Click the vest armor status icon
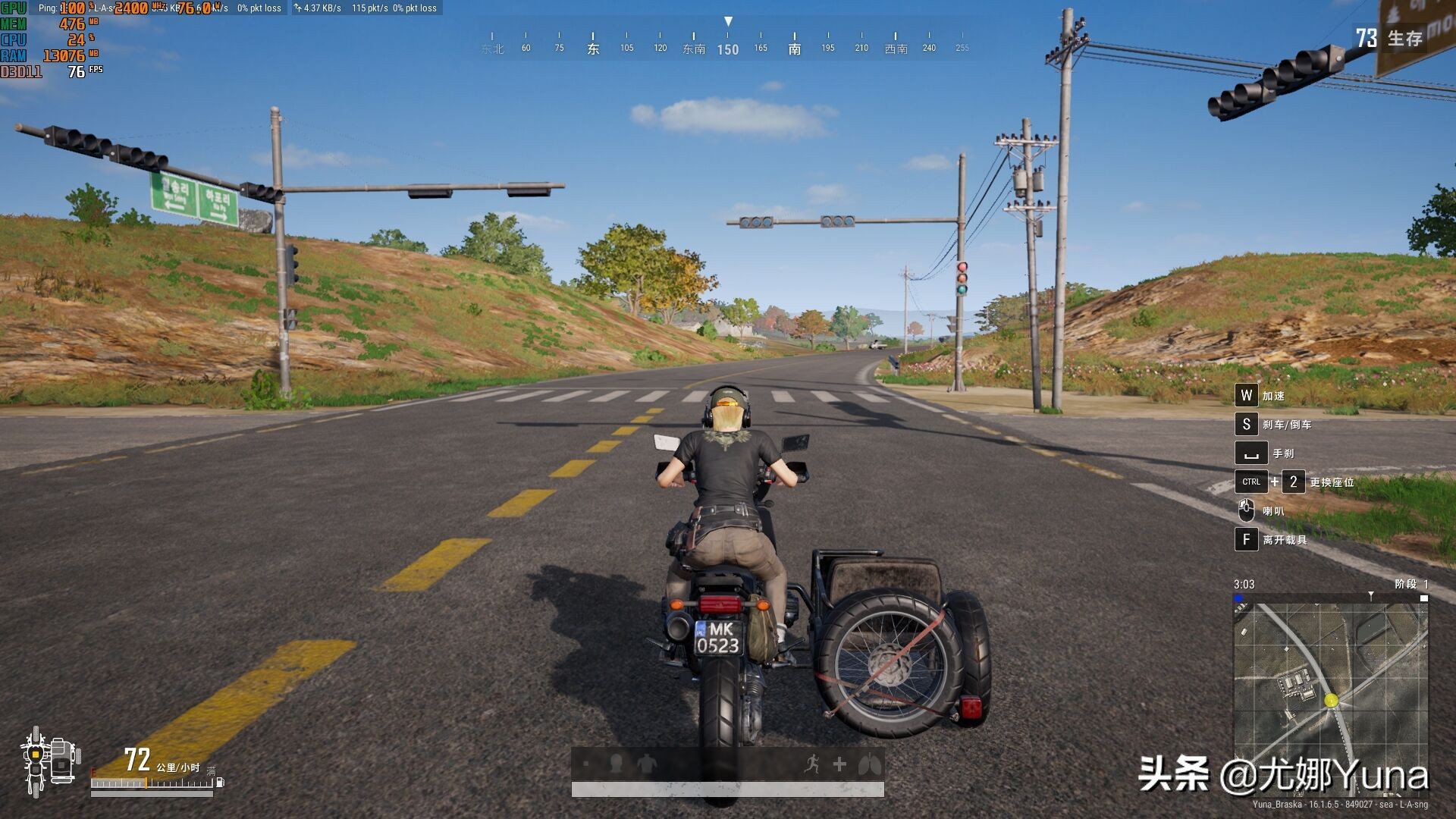Image resolution: width=1456 pixels, height=819 pixels. (646, 764)
